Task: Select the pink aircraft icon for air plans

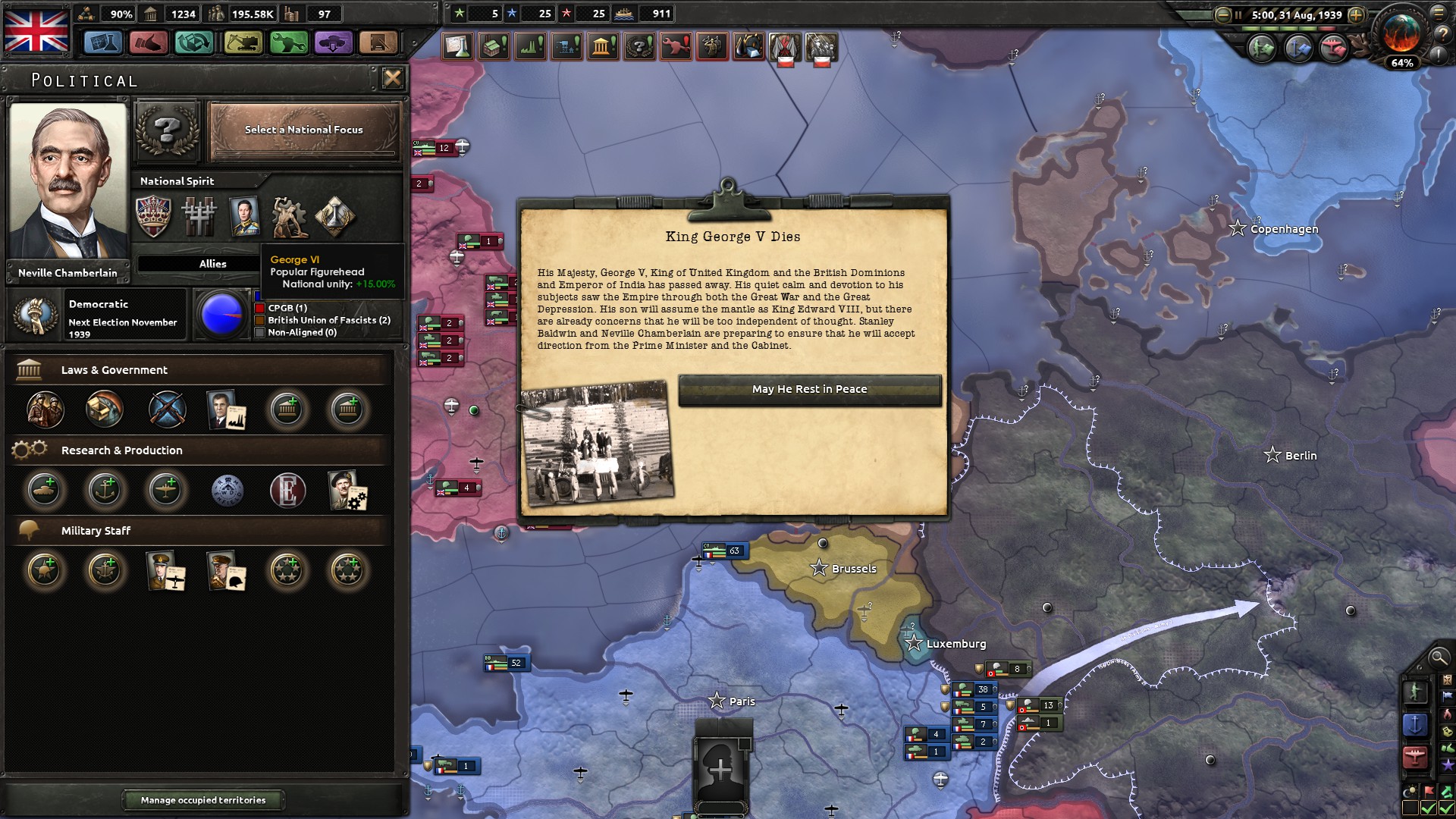Action: pyautogui.click(x=1335, y=47)
